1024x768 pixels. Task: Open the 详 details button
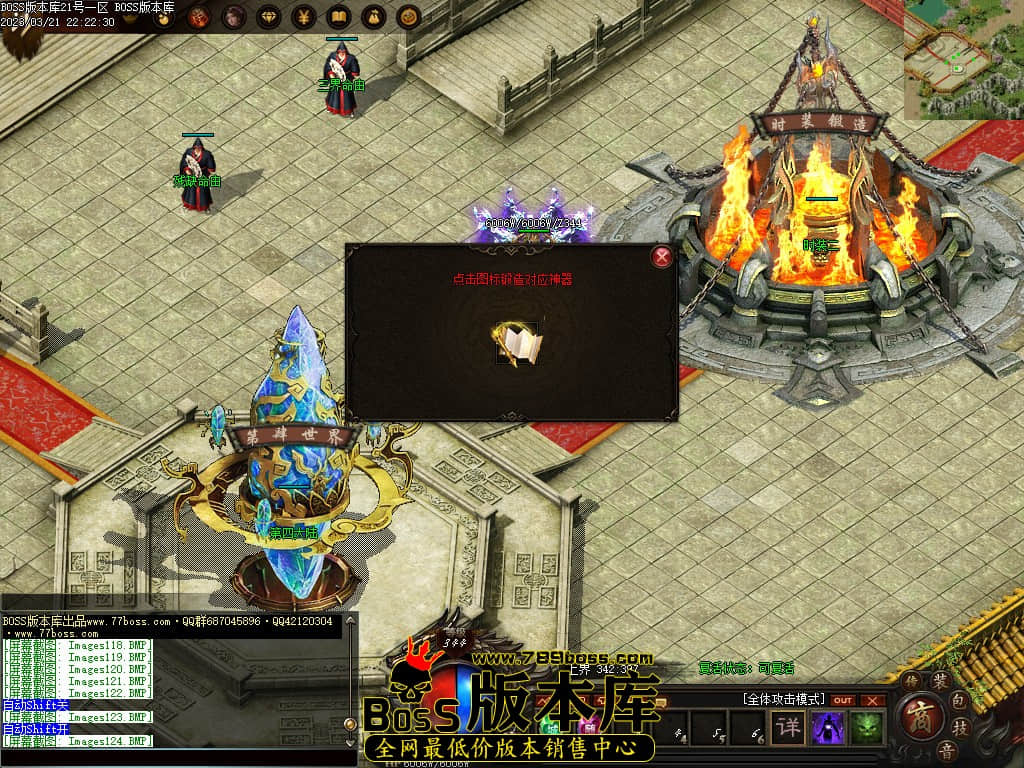[789, 727]
